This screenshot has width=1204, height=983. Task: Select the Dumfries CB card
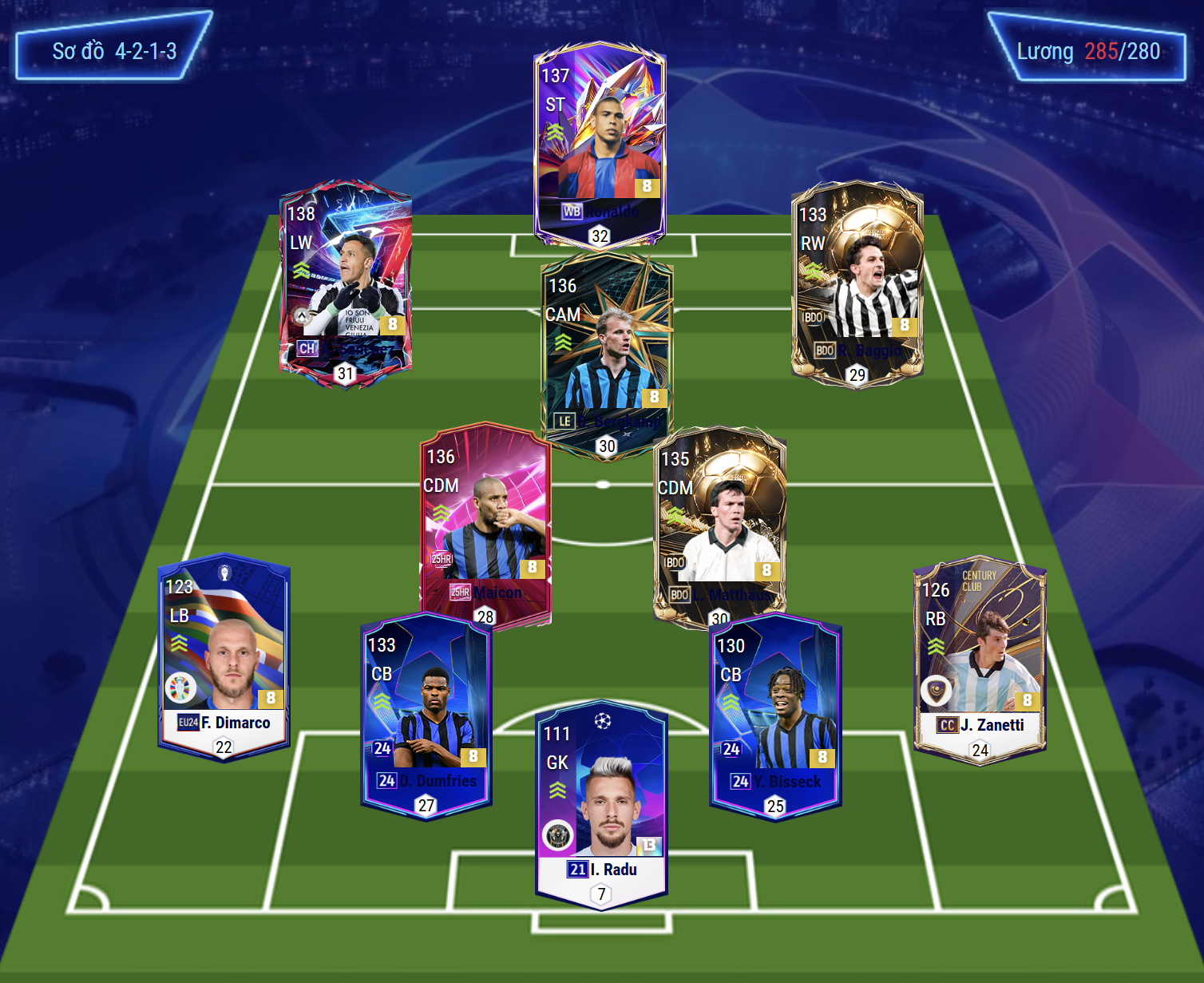point(426,715)
